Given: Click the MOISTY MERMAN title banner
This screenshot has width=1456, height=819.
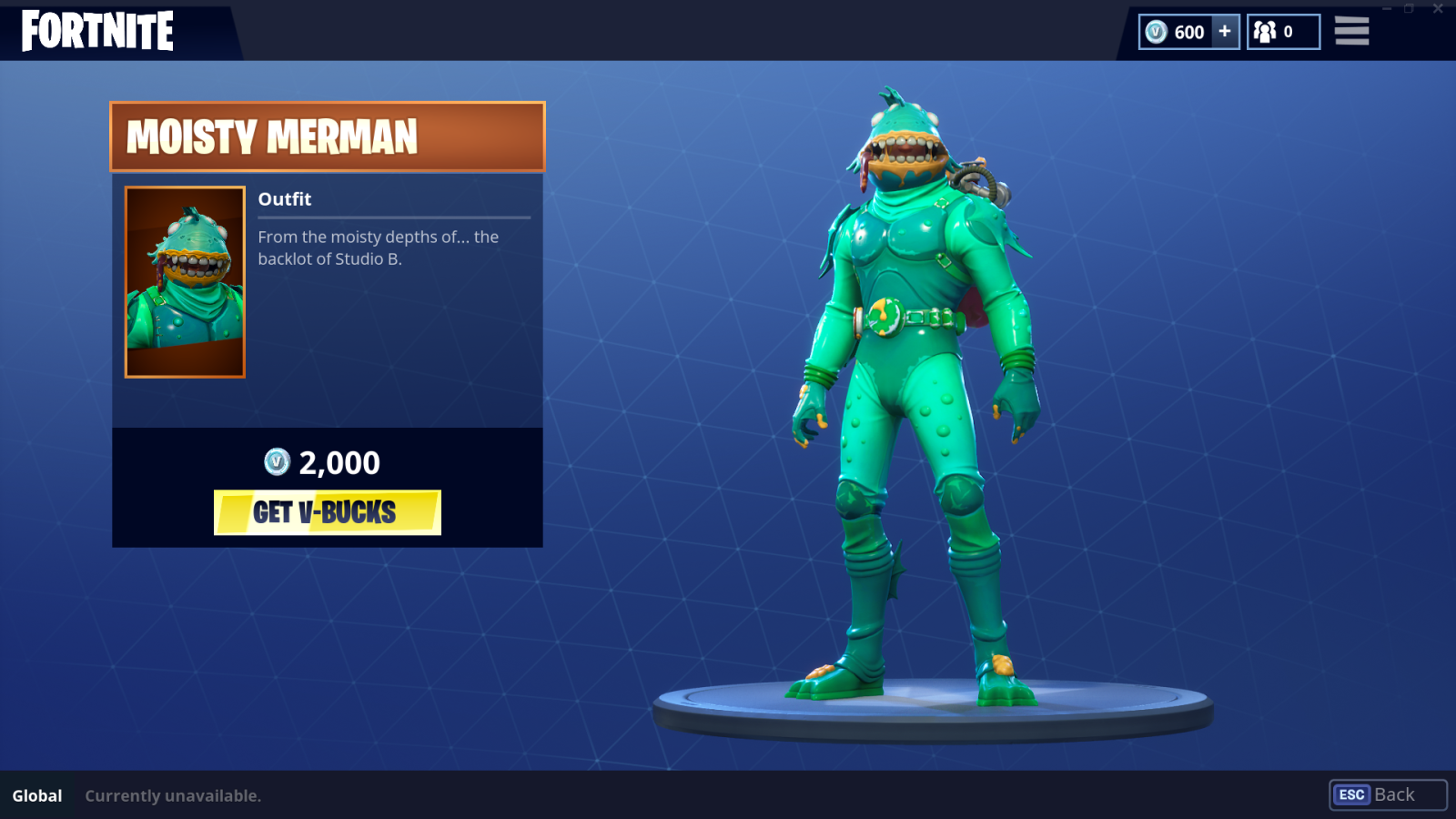Looking at the screenshot, I should (327, 138).
